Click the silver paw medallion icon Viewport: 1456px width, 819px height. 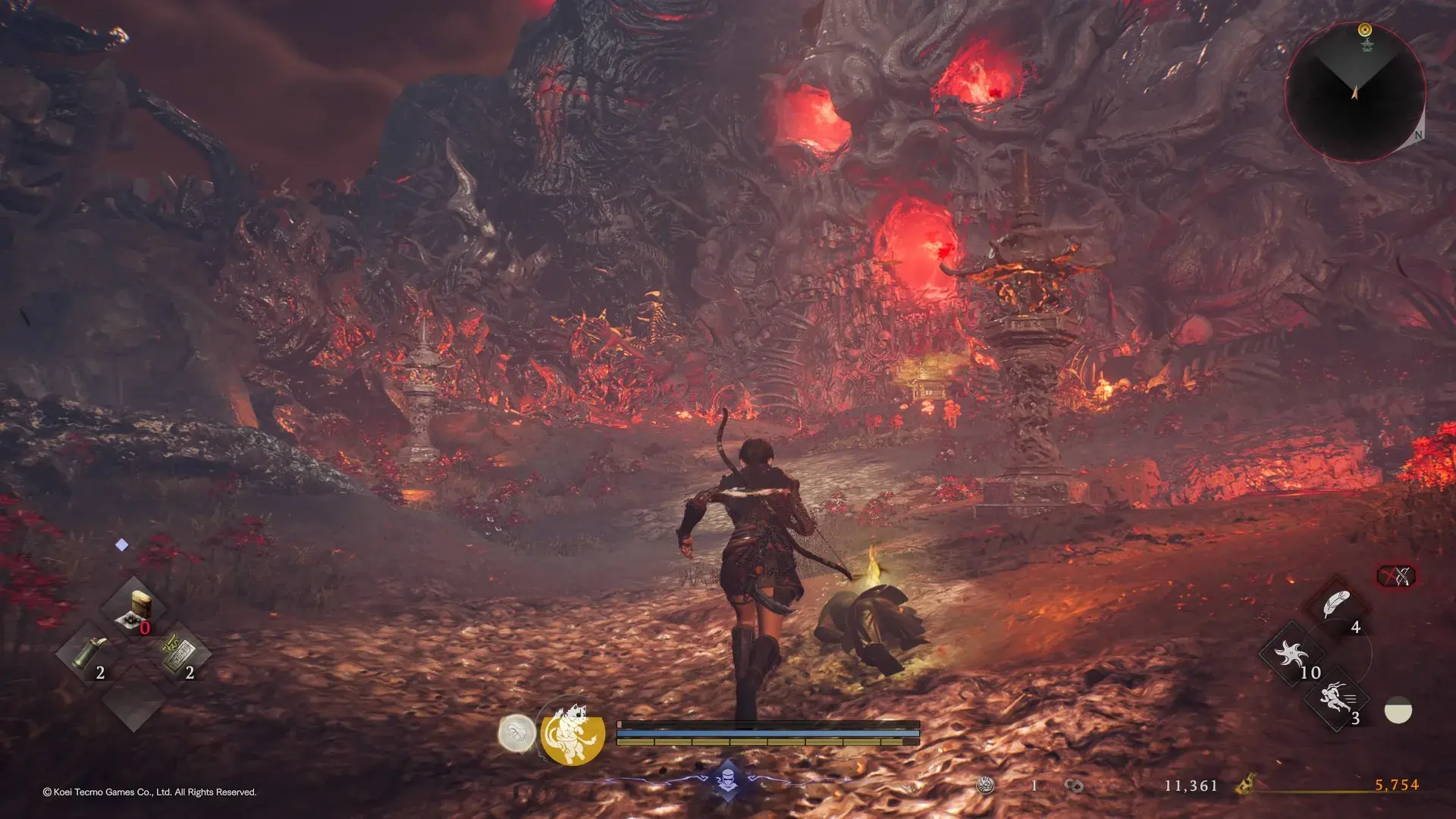pyautogui.click(x=516, y=734)
